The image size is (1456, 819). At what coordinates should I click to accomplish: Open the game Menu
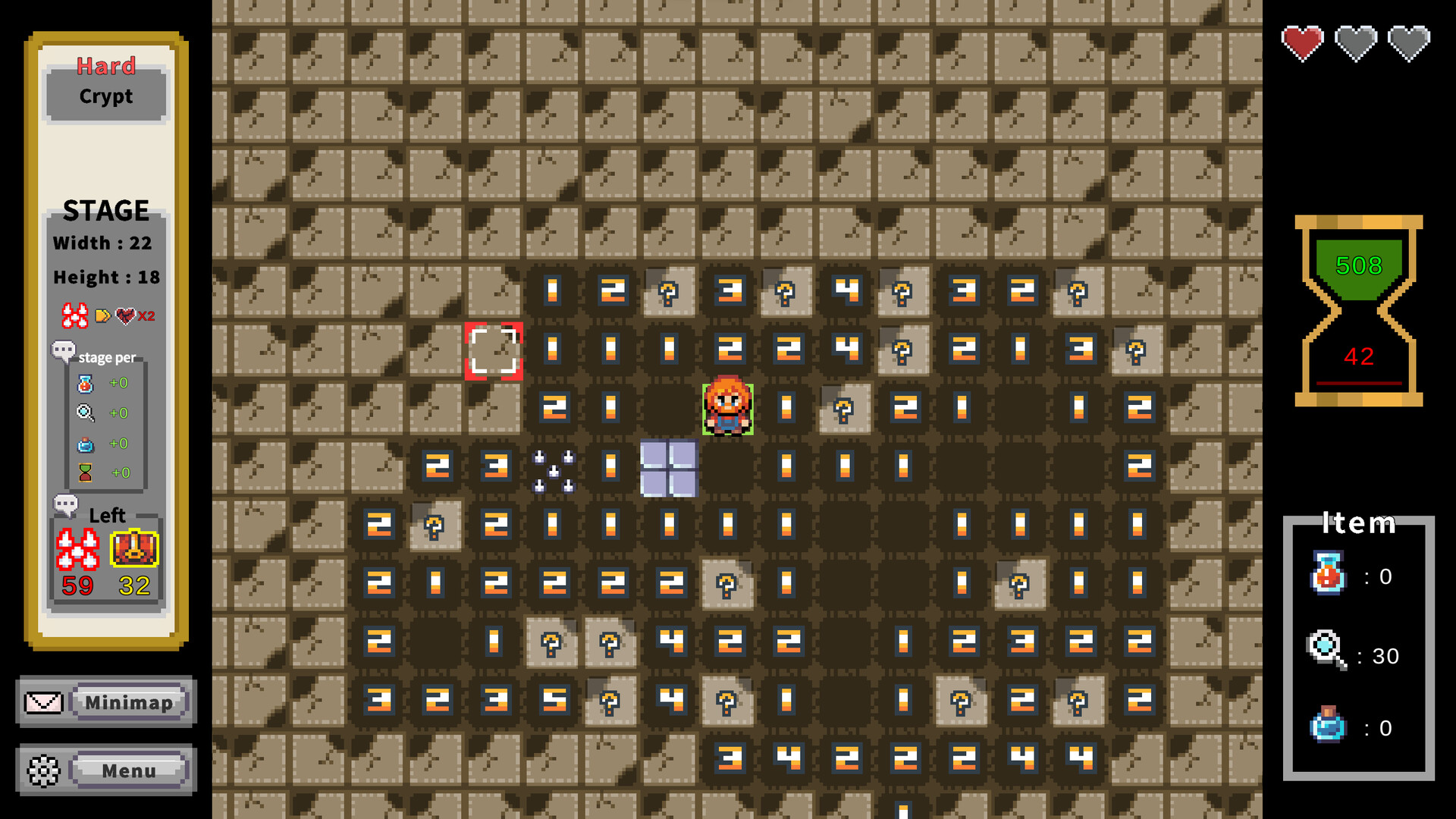tap(129, 770)
